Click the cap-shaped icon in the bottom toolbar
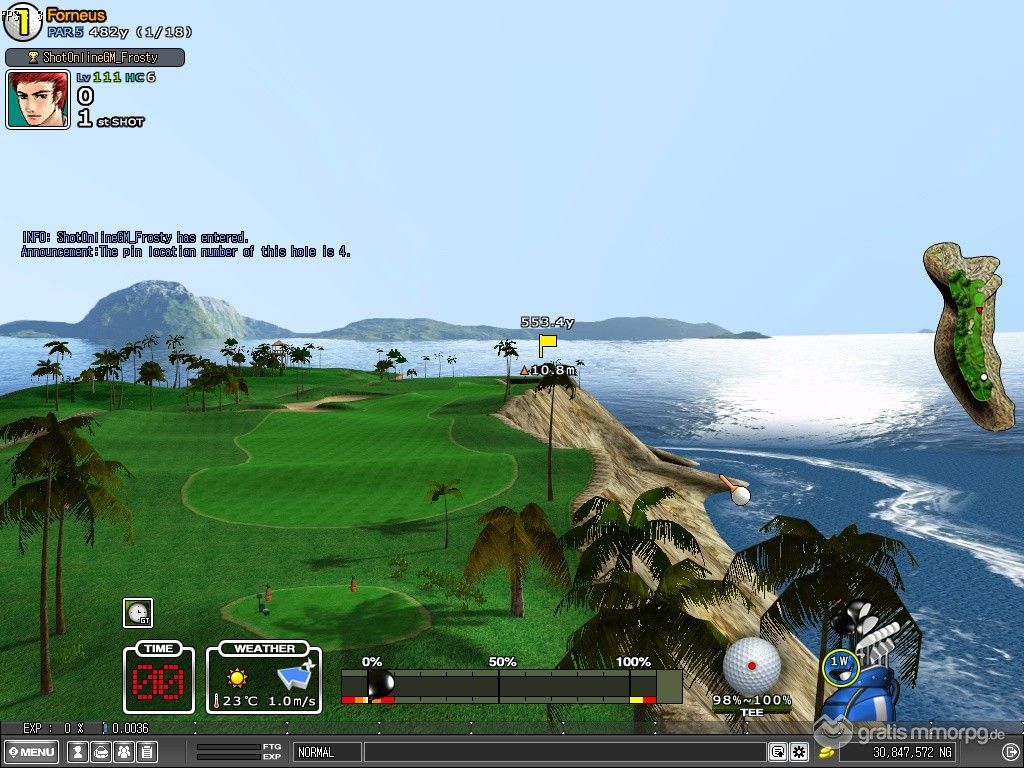1024x768 pixels. (x=101, y=752)
